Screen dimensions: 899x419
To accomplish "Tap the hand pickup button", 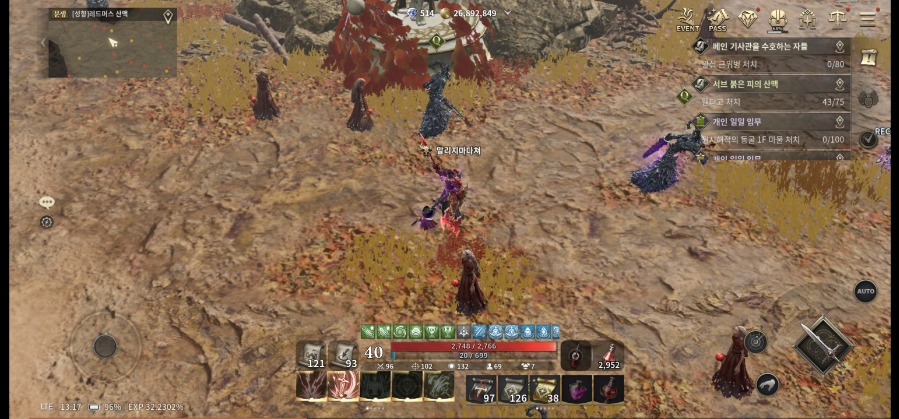I will click(767, 383).
